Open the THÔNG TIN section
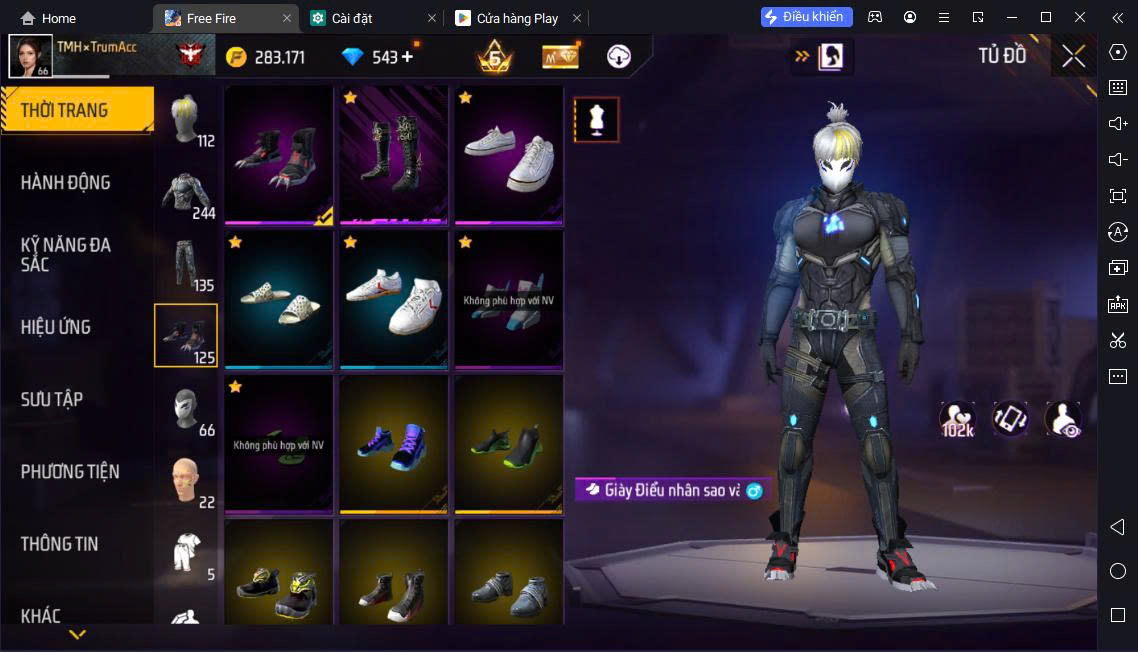1138x652 pixels. [x=60, y=544]
